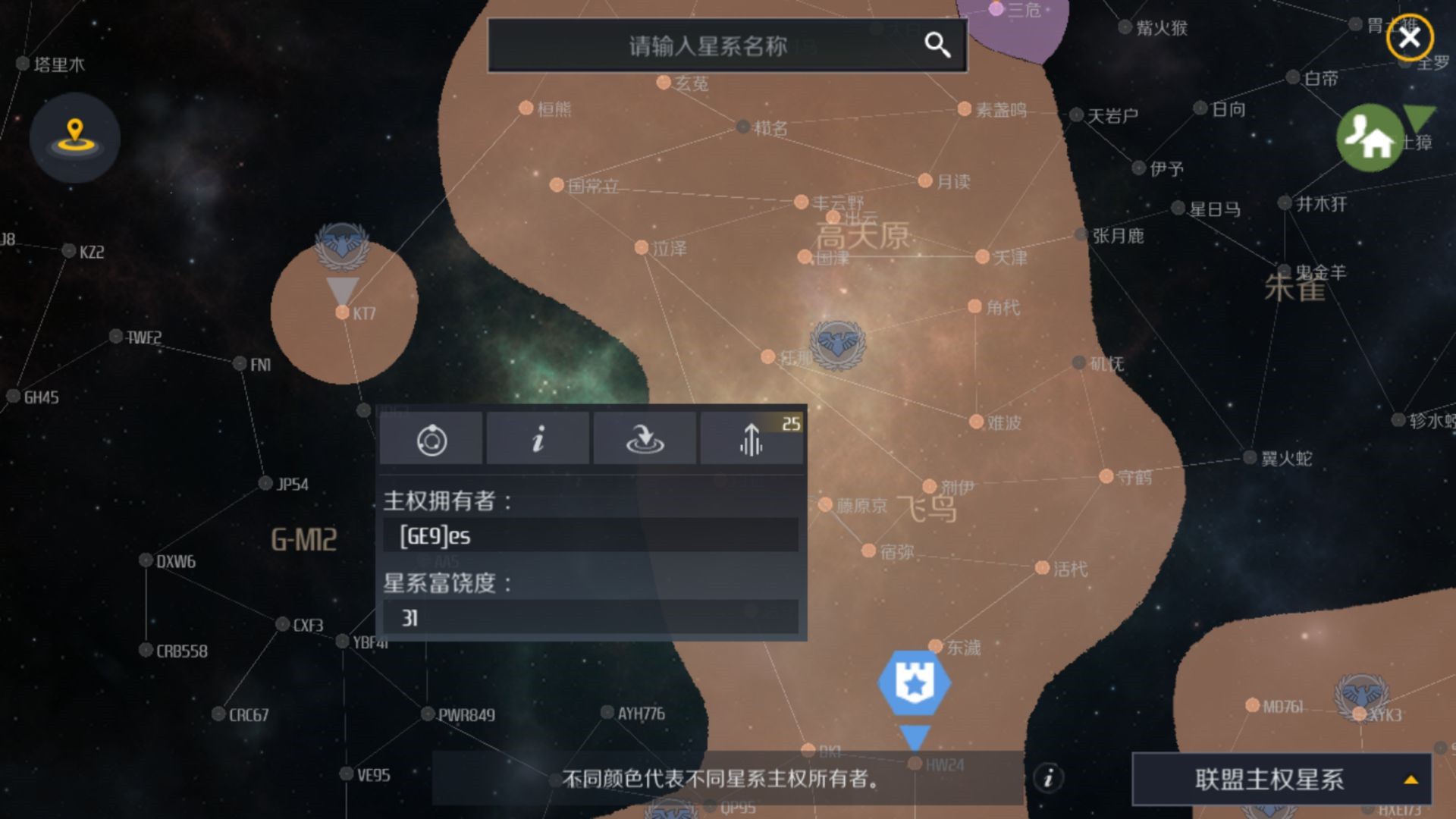The width and height of the screenshot is (1456, 819).
Task: Close the star map
Action: click(1409, 38)
